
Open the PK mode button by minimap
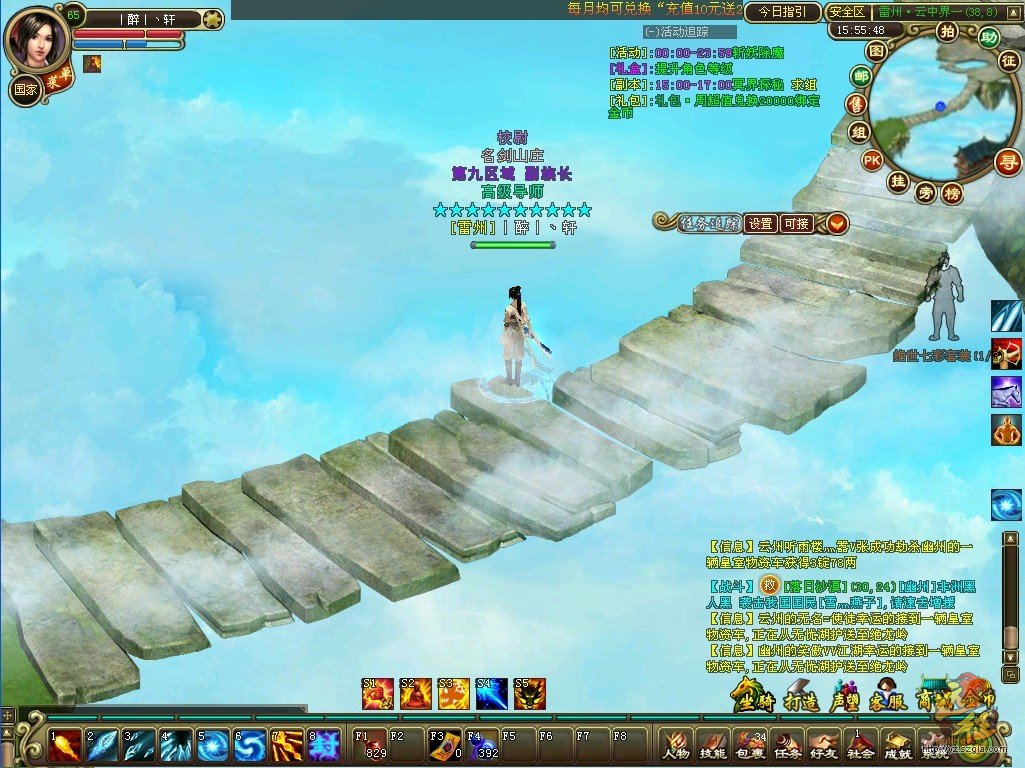(x=872, y=160)
